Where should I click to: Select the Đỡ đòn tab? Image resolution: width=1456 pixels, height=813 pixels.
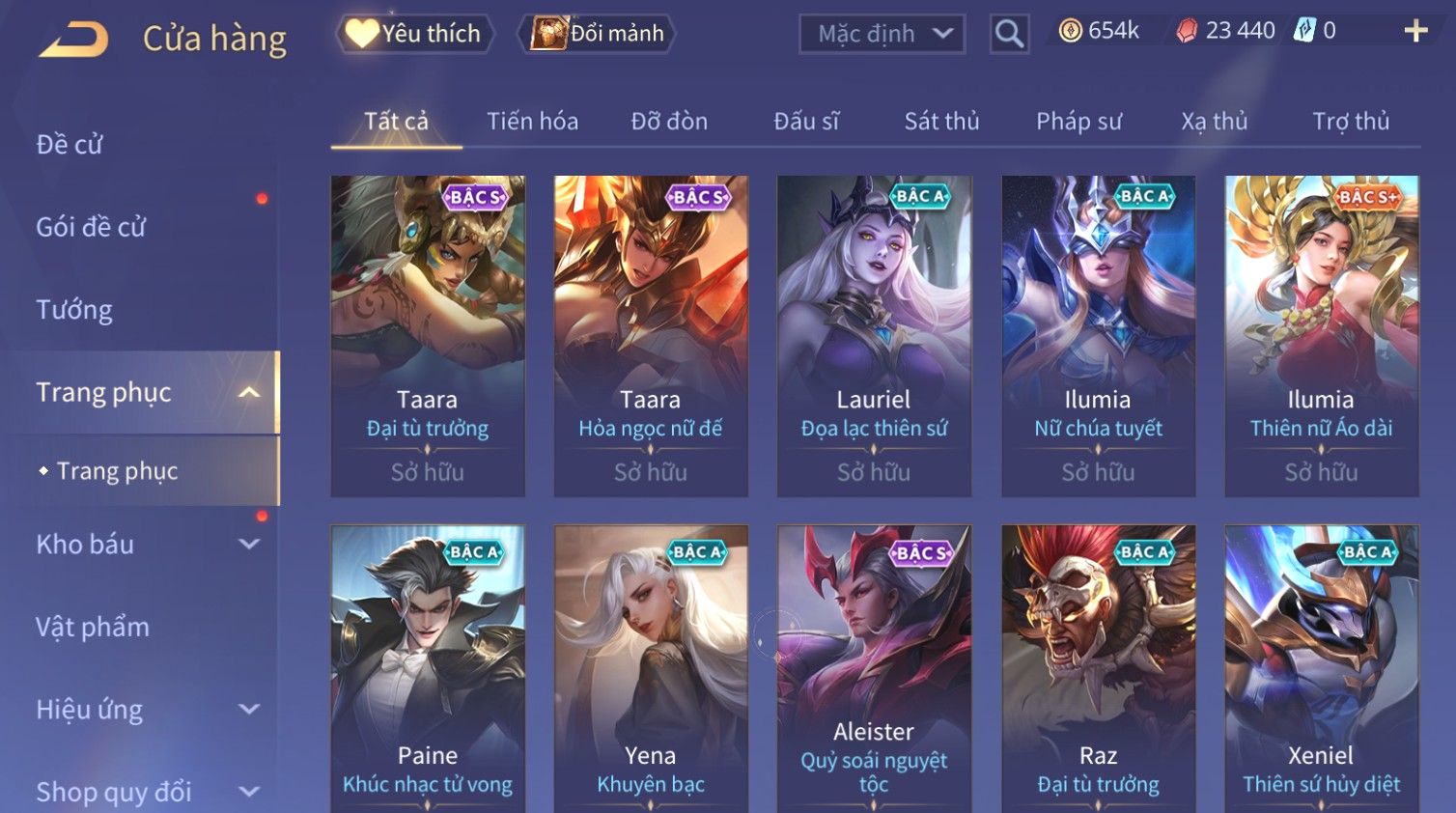pyautogui.click(x=669, y=122)
